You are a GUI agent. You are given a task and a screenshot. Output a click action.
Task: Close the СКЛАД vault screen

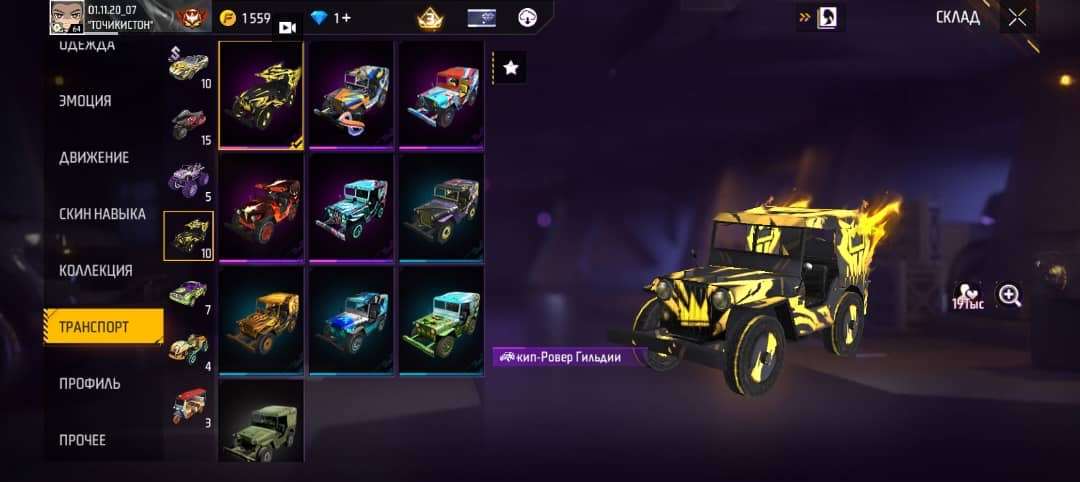(1017, 18)
